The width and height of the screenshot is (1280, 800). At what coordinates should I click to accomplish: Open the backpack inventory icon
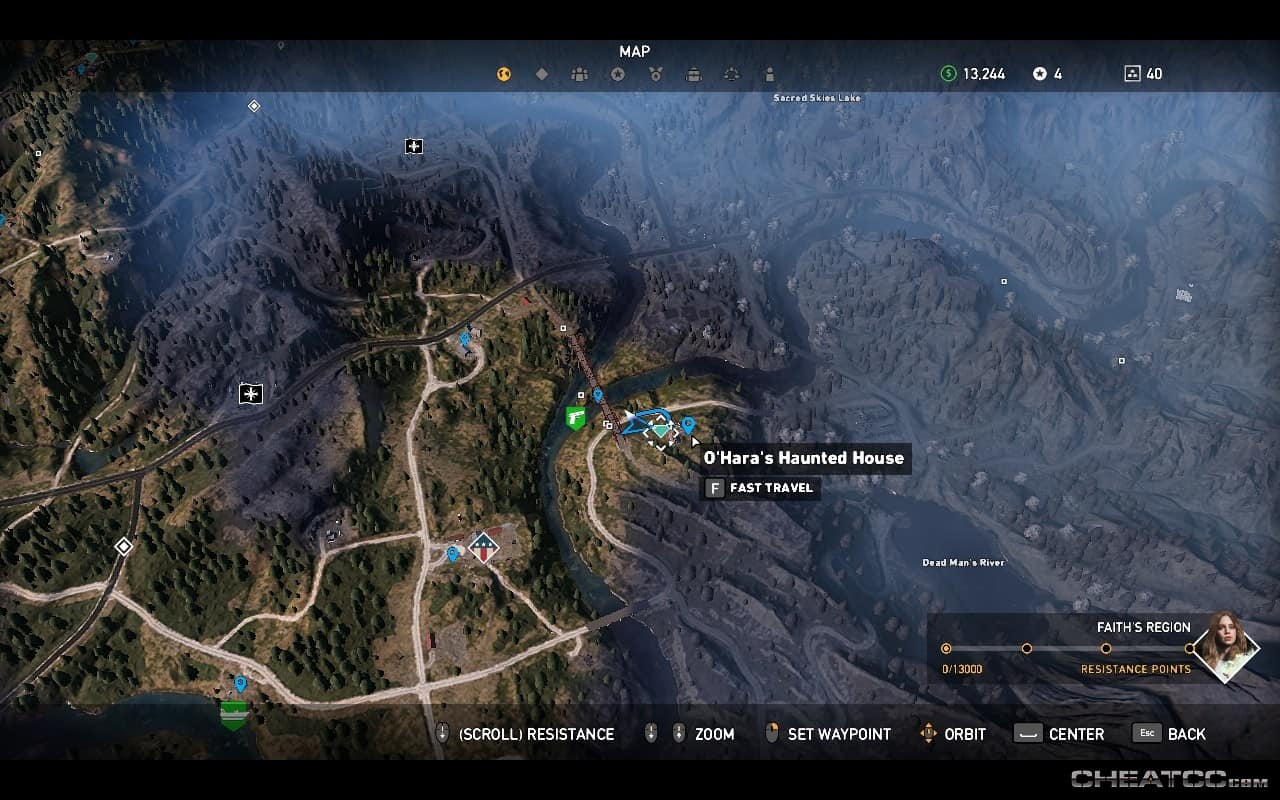[x=694, y=73]
